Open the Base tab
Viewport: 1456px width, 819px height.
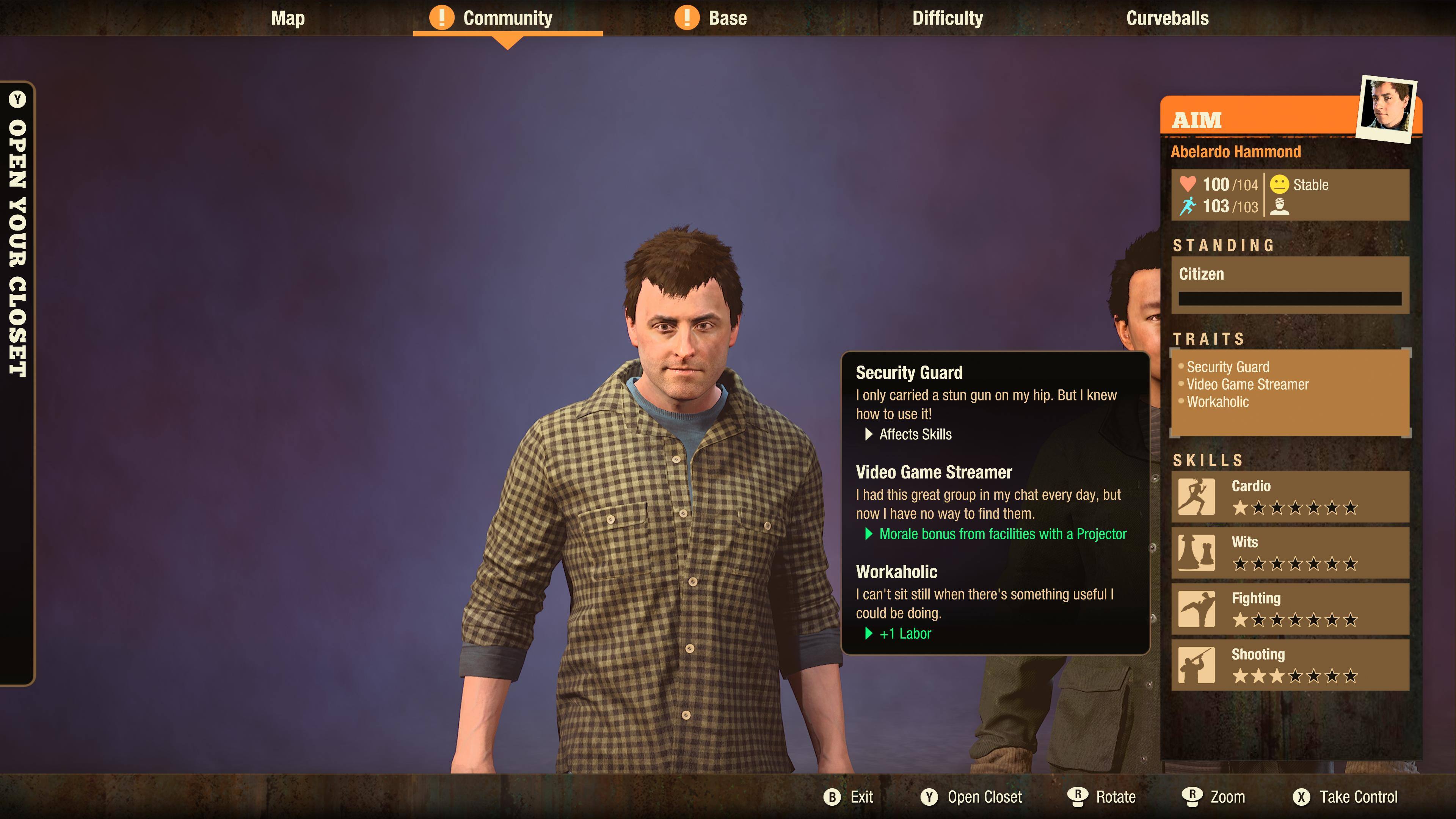click(727, 18)
